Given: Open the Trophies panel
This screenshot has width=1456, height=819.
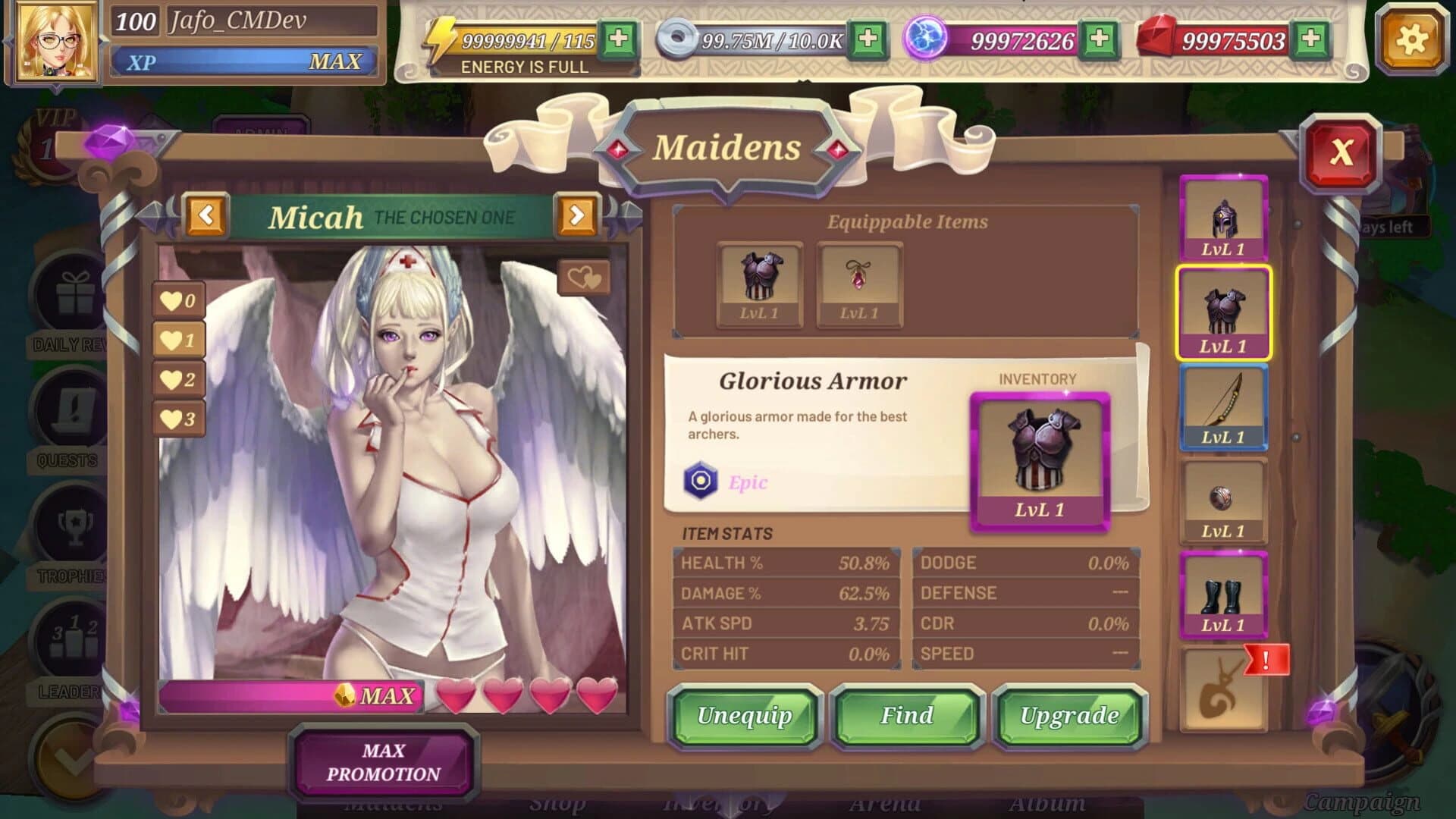Looking at the screenshot, I should [72, 523].
